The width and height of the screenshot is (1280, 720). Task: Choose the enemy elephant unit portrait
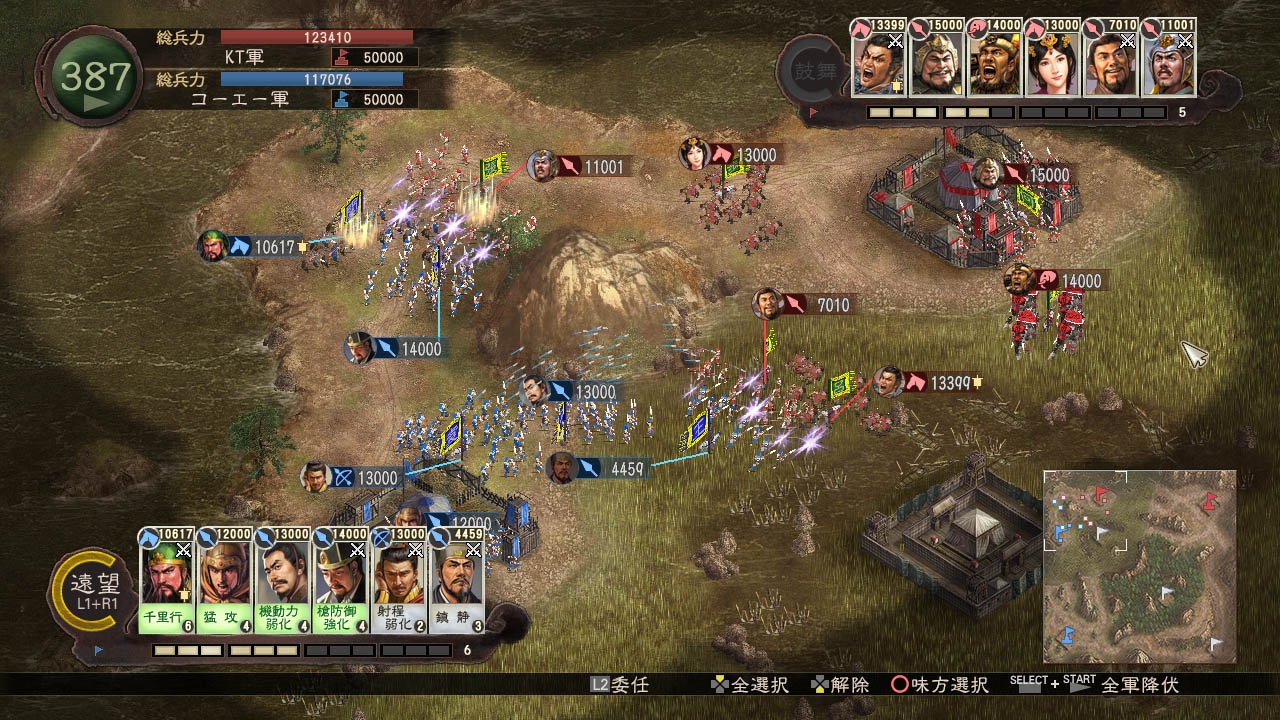click(x=994, y=62)
